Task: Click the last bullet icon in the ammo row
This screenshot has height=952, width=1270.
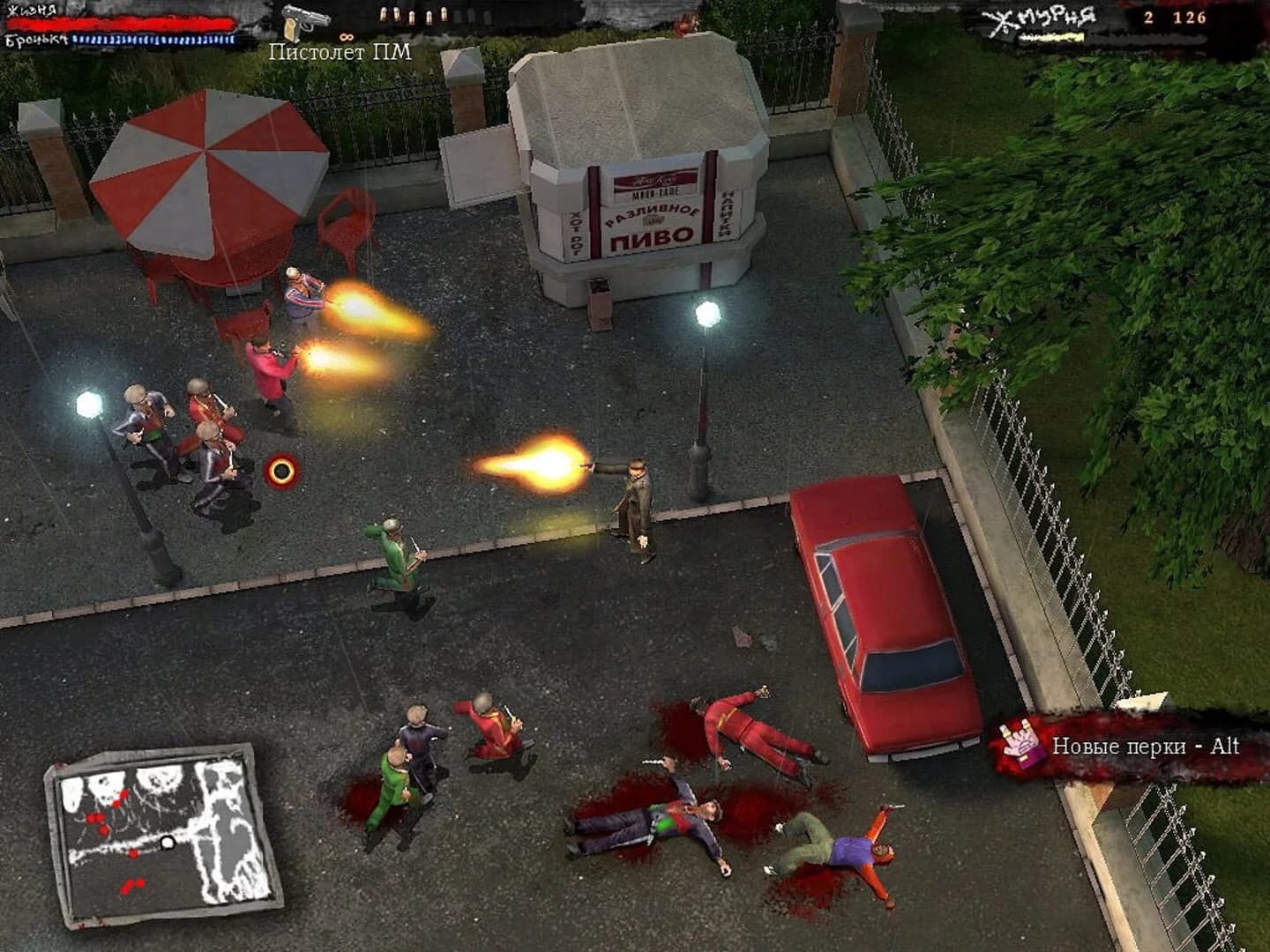Action: pos(443,16)
